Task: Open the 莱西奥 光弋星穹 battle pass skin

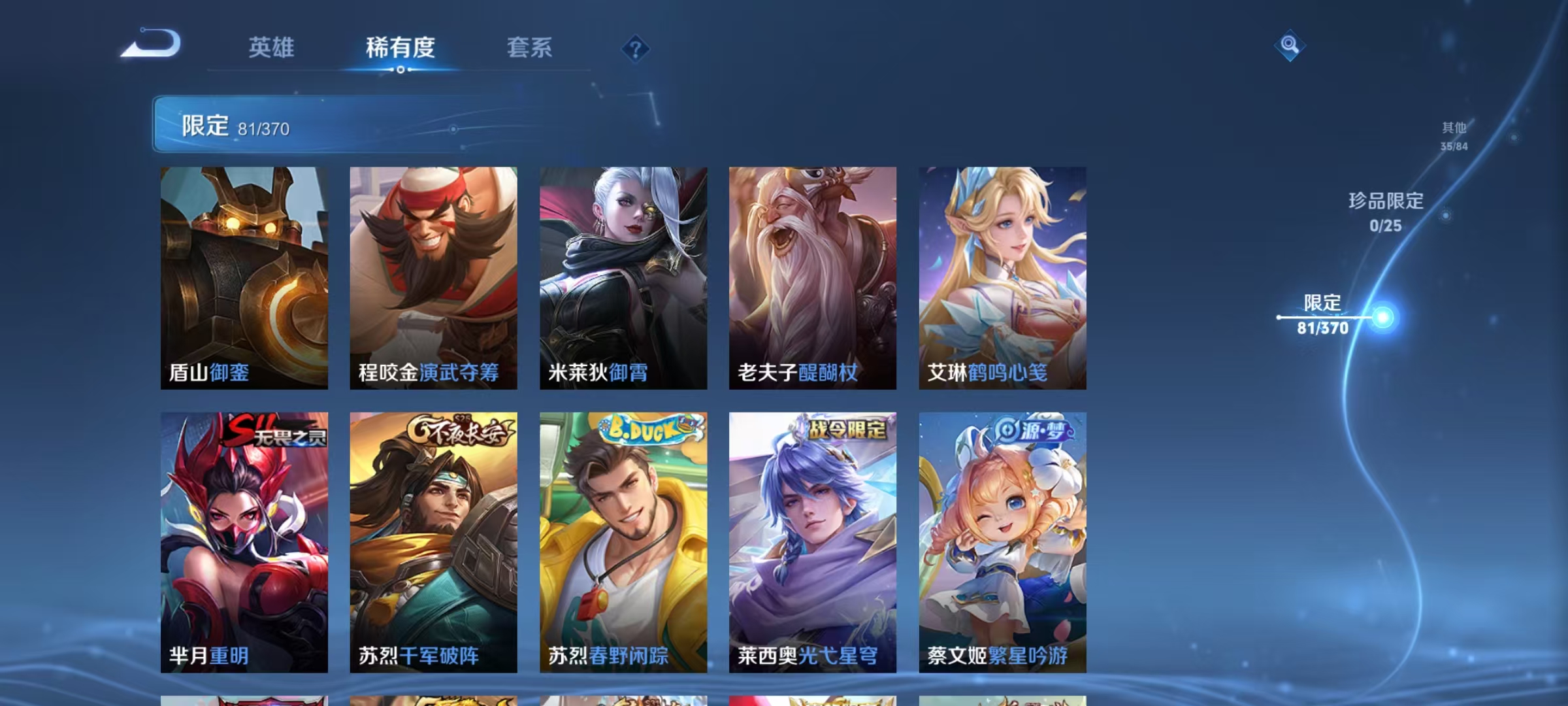Action: coord(813,543)
